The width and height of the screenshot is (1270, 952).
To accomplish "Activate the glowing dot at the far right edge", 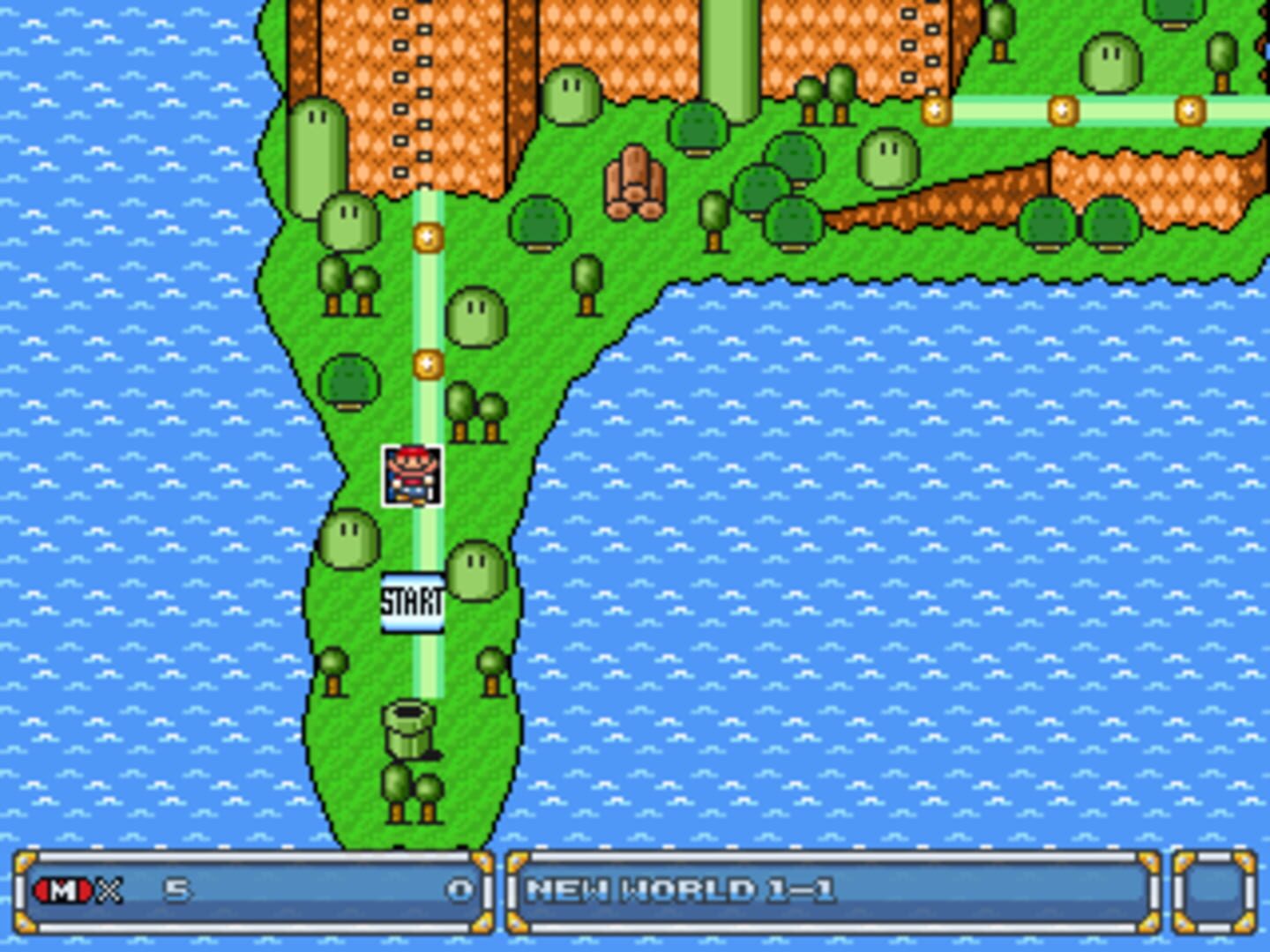I will [1191, 109].
